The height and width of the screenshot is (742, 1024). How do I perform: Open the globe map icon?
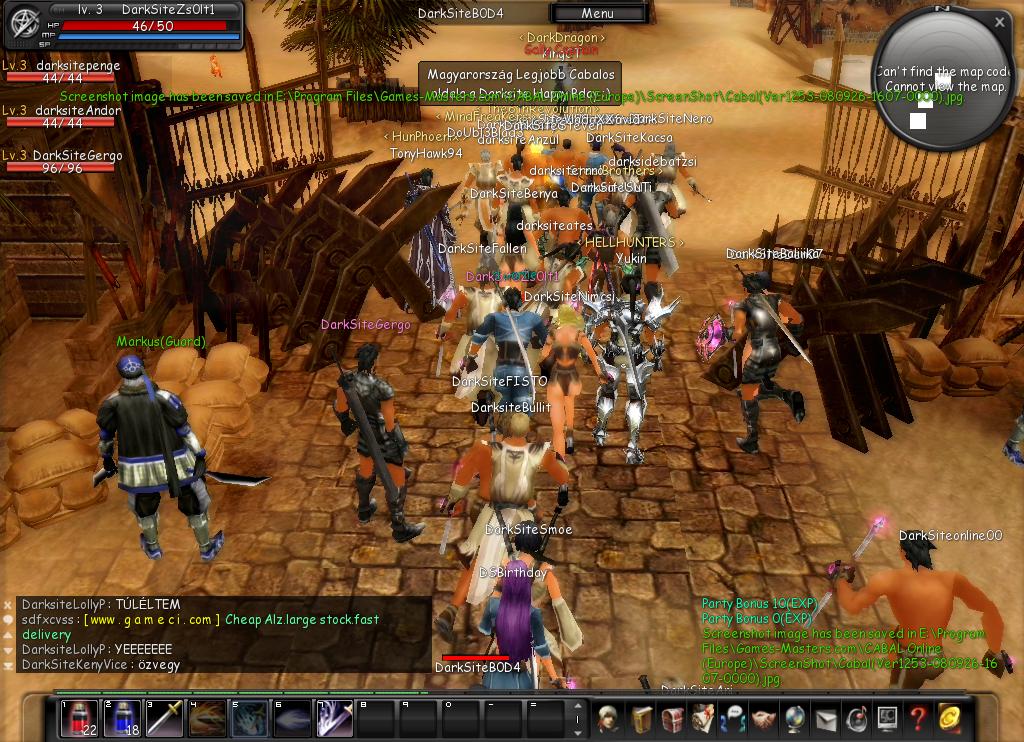point(795,719)
